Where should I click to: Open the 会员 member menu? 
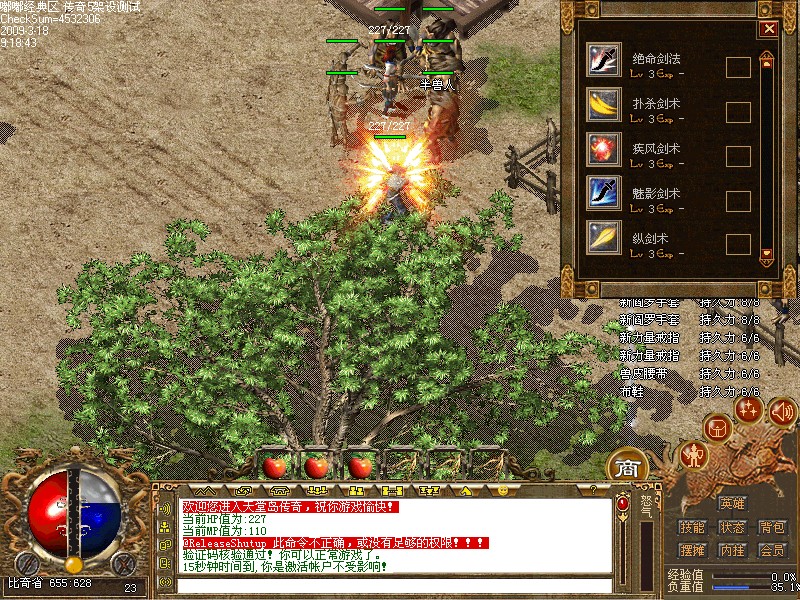(771, 550)
